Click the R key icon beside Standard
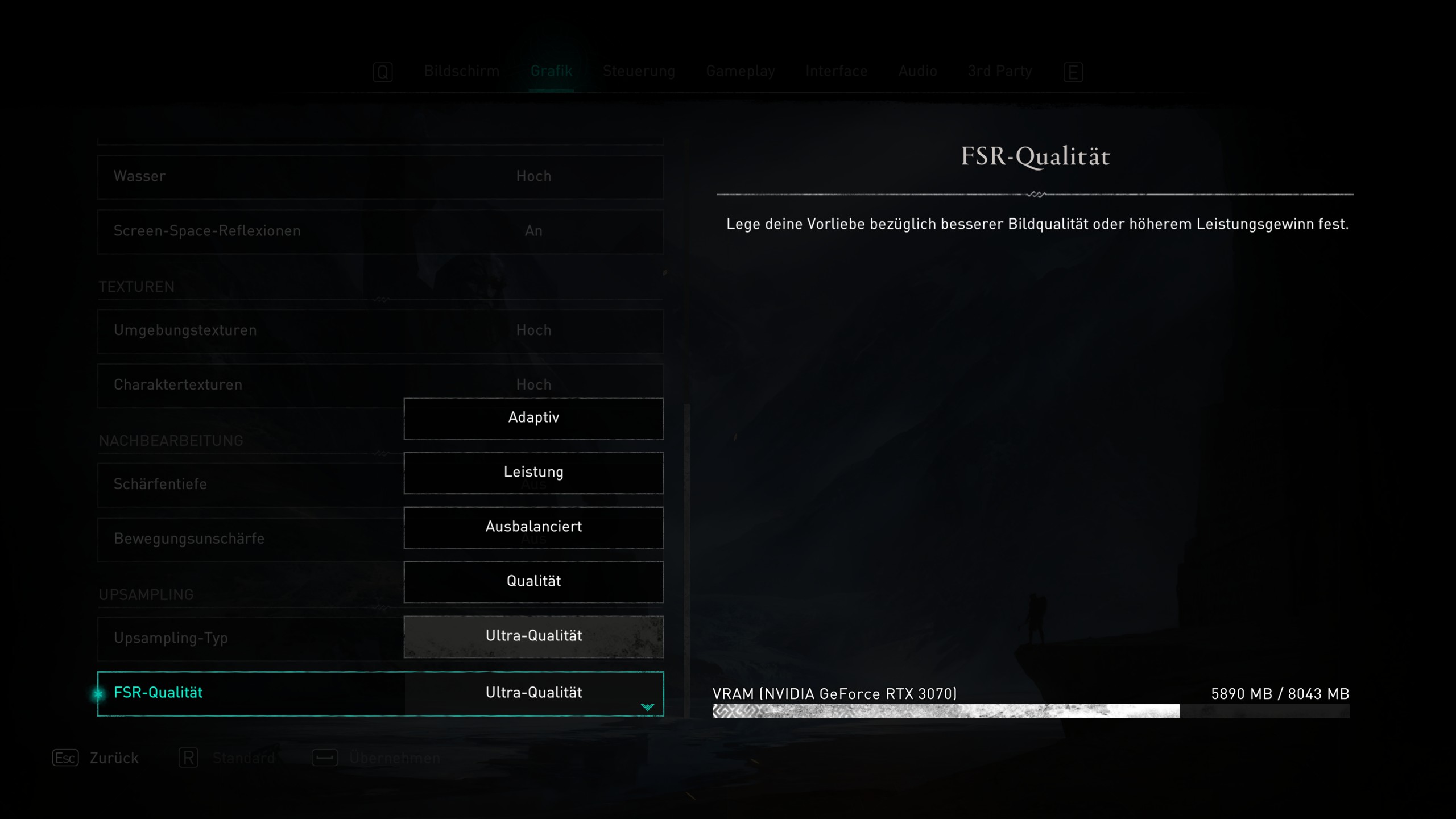1456x819 pixels. tap(188, 758)
